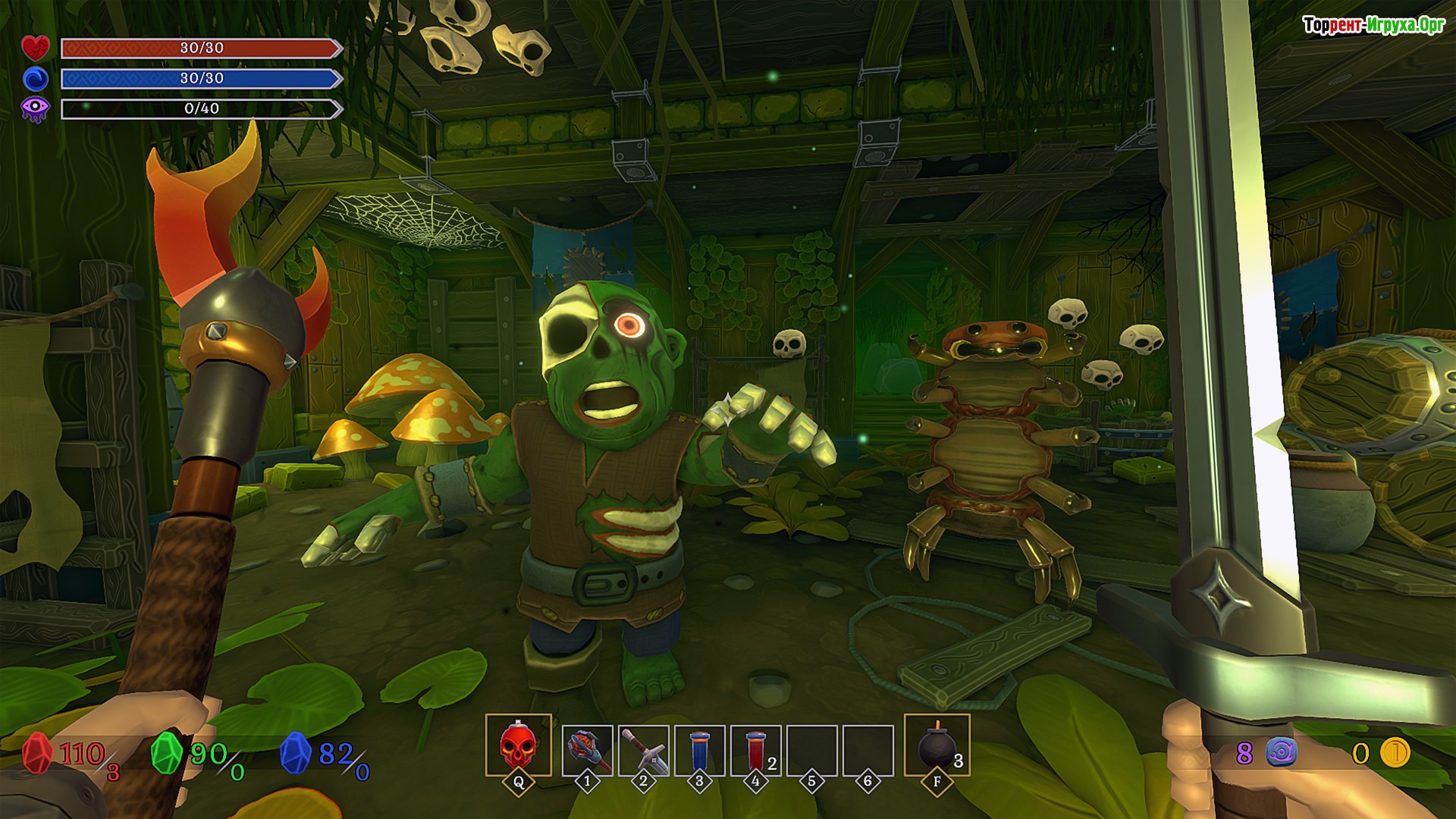
Task: Click the purple rune token icon
Action: pos(1281,752)
